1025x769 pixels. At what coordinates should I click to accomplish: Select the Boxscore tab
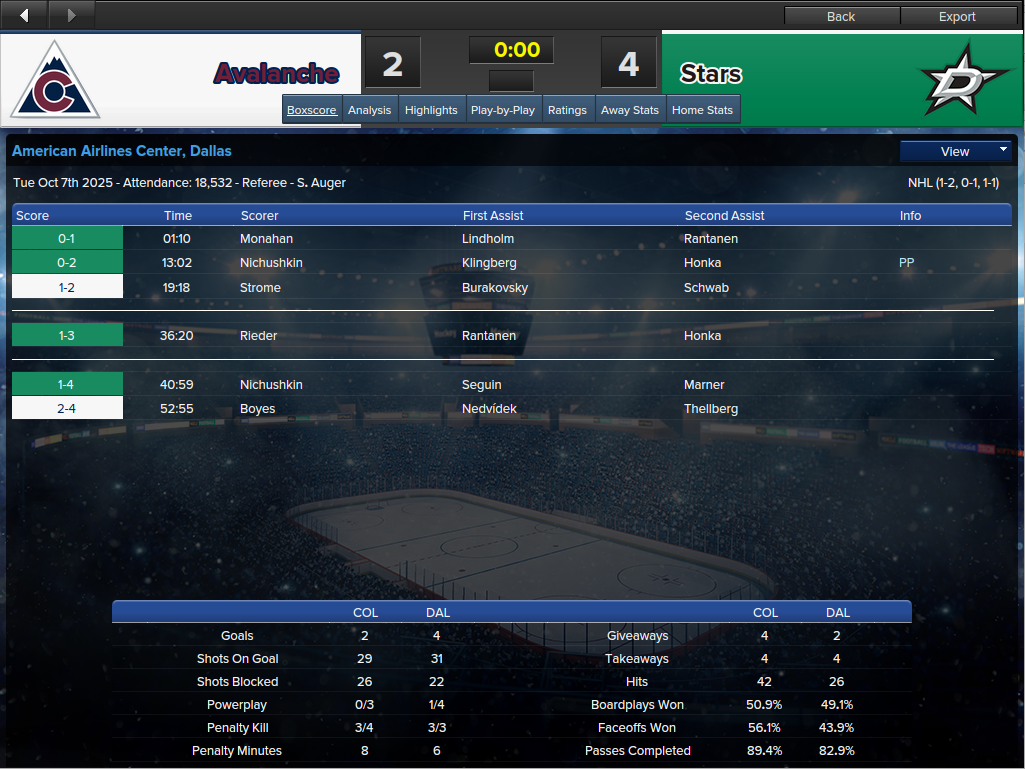click(311, 110)
